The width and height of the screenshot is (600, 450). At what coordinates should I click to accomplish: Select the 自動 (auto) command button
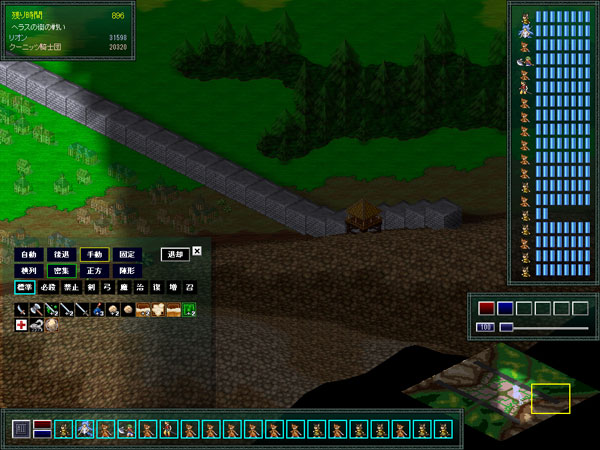(28, 254)
